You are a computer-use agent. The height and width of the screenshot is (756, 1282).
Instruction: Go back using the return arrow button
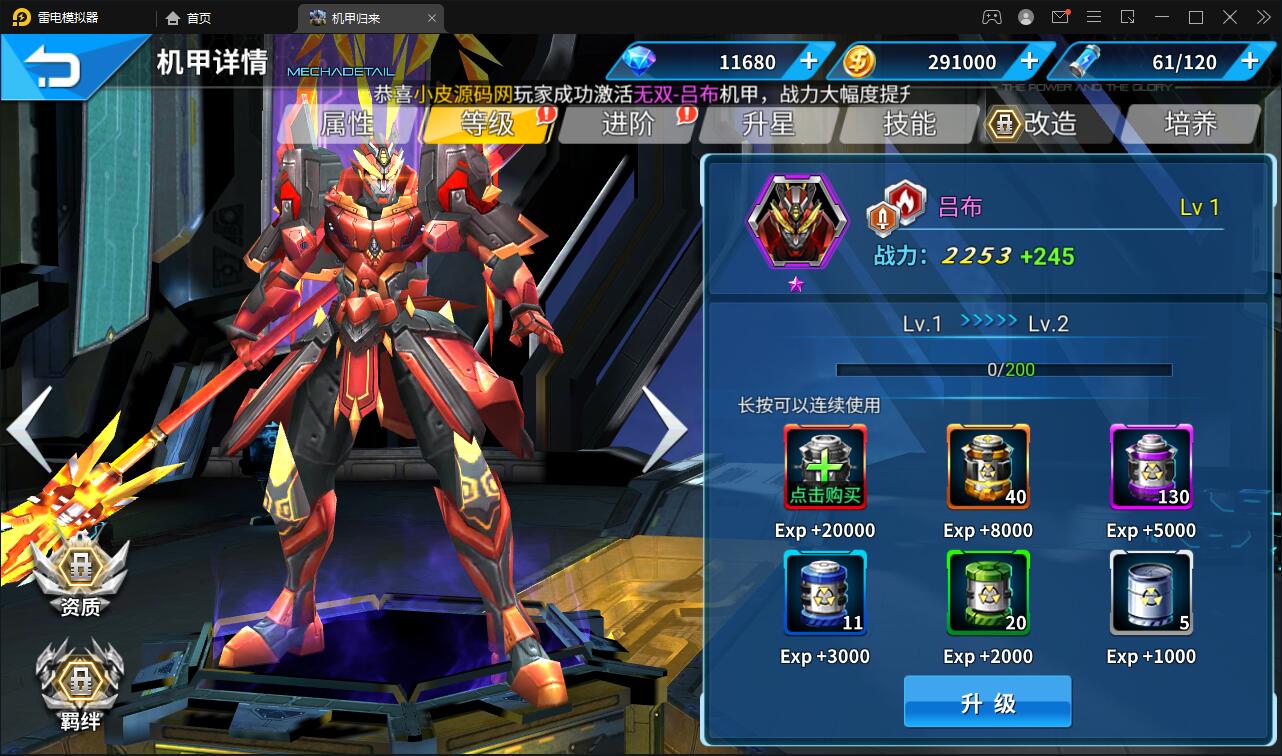(55, 67)
